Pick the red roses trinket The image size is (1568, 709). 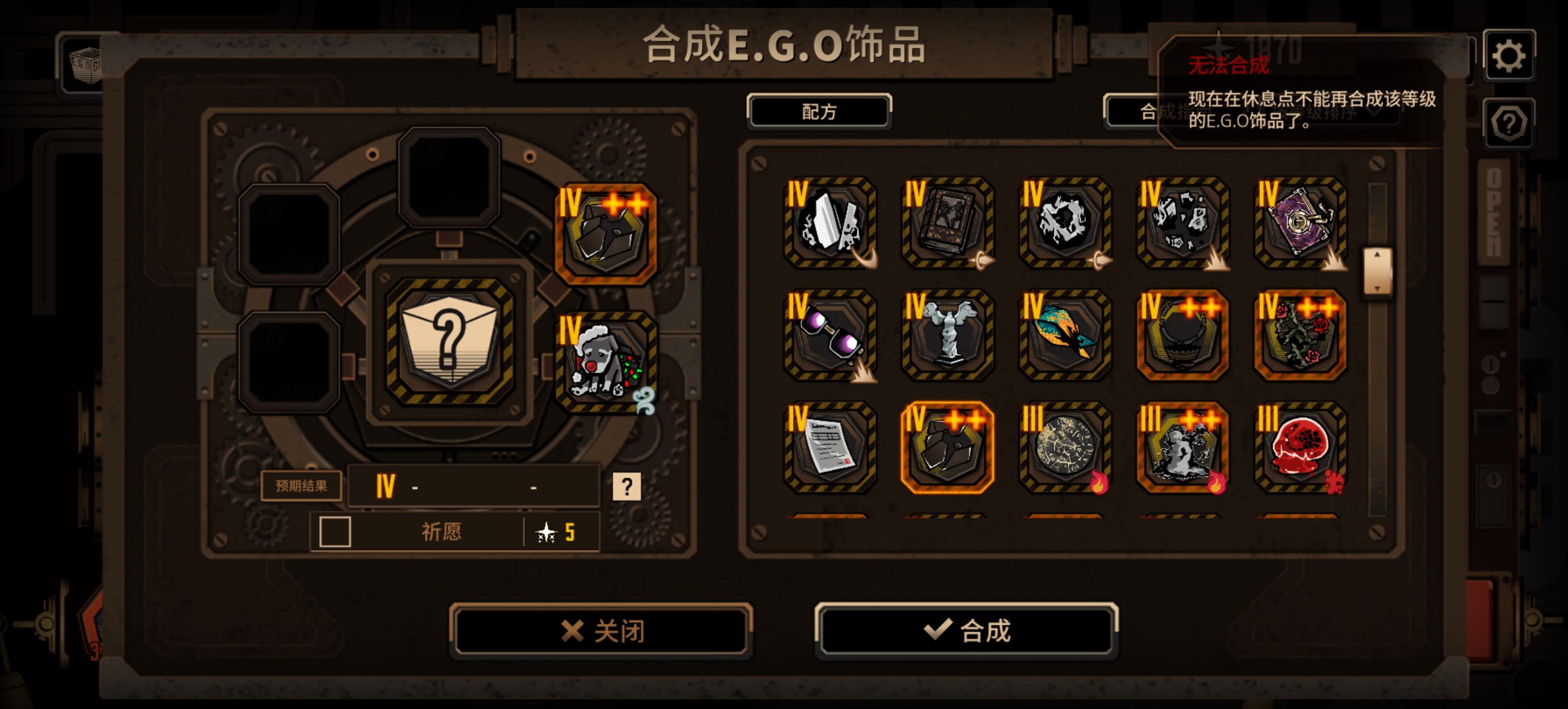1298,337
